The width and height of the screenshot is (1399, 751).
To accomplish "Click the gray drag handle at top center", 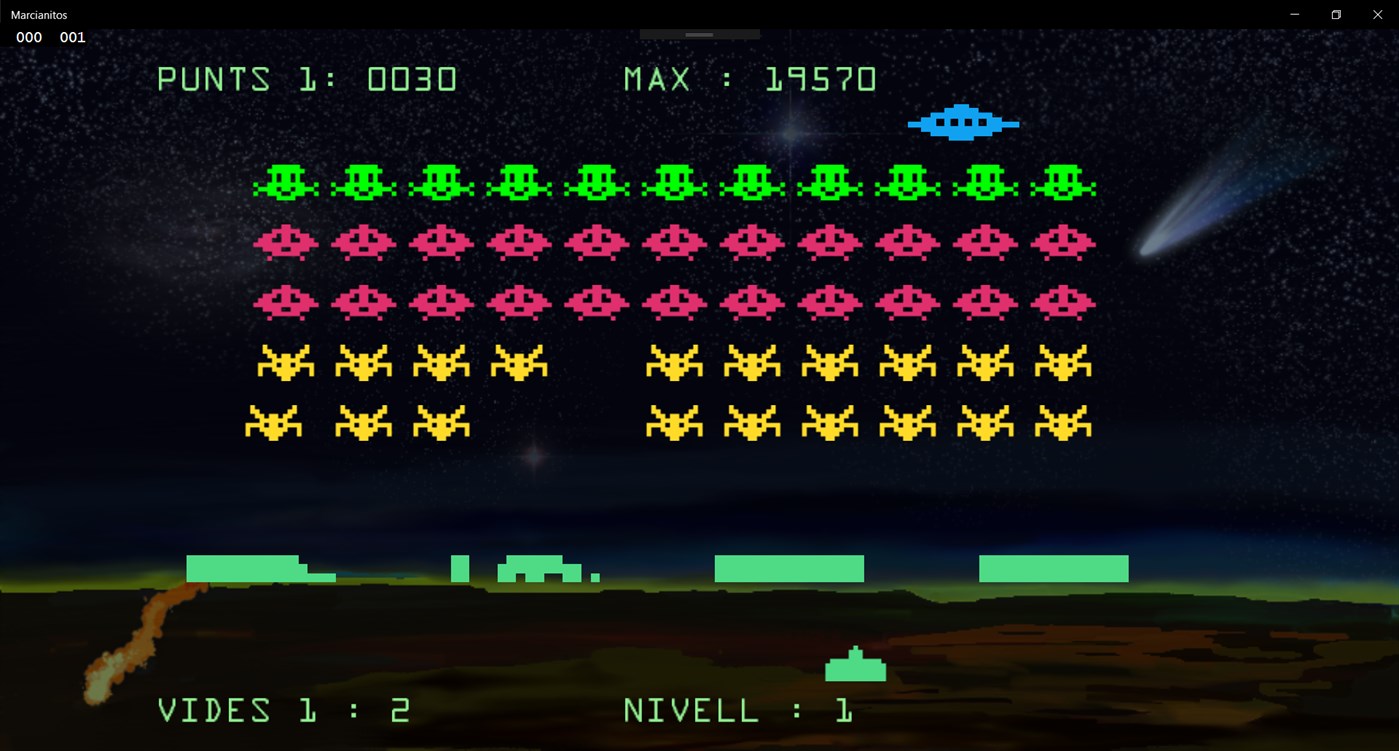I will coord(698,33).
